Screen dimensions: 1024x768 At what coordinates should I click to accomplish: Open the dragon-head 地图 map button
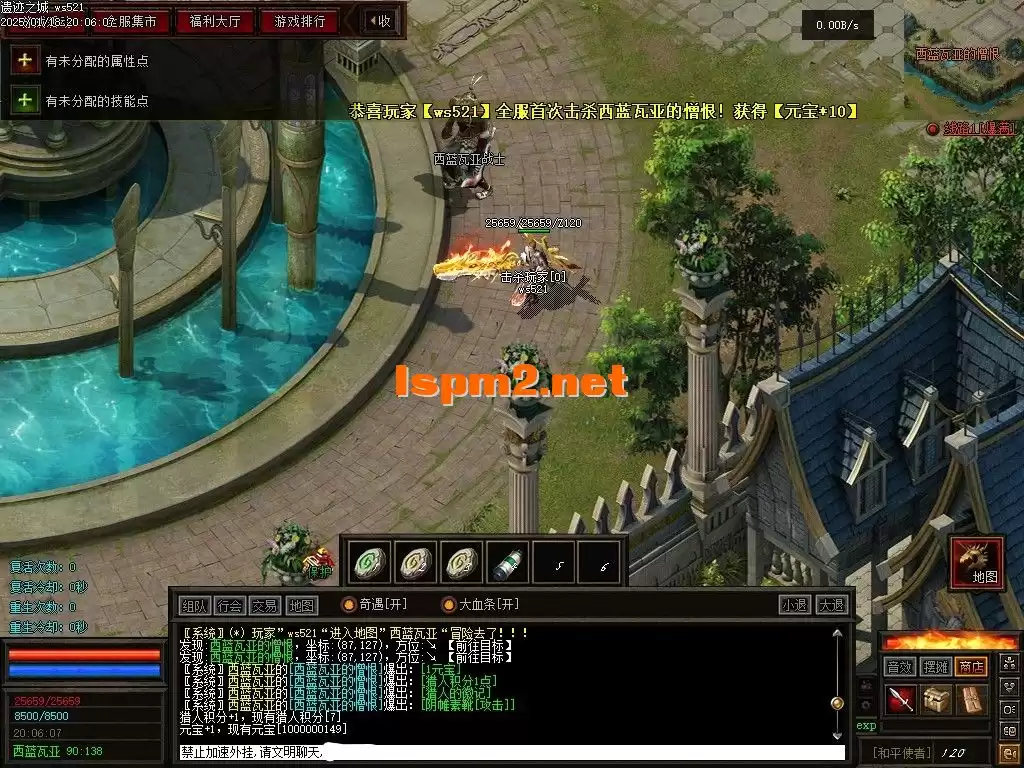[x=977, y=562]
